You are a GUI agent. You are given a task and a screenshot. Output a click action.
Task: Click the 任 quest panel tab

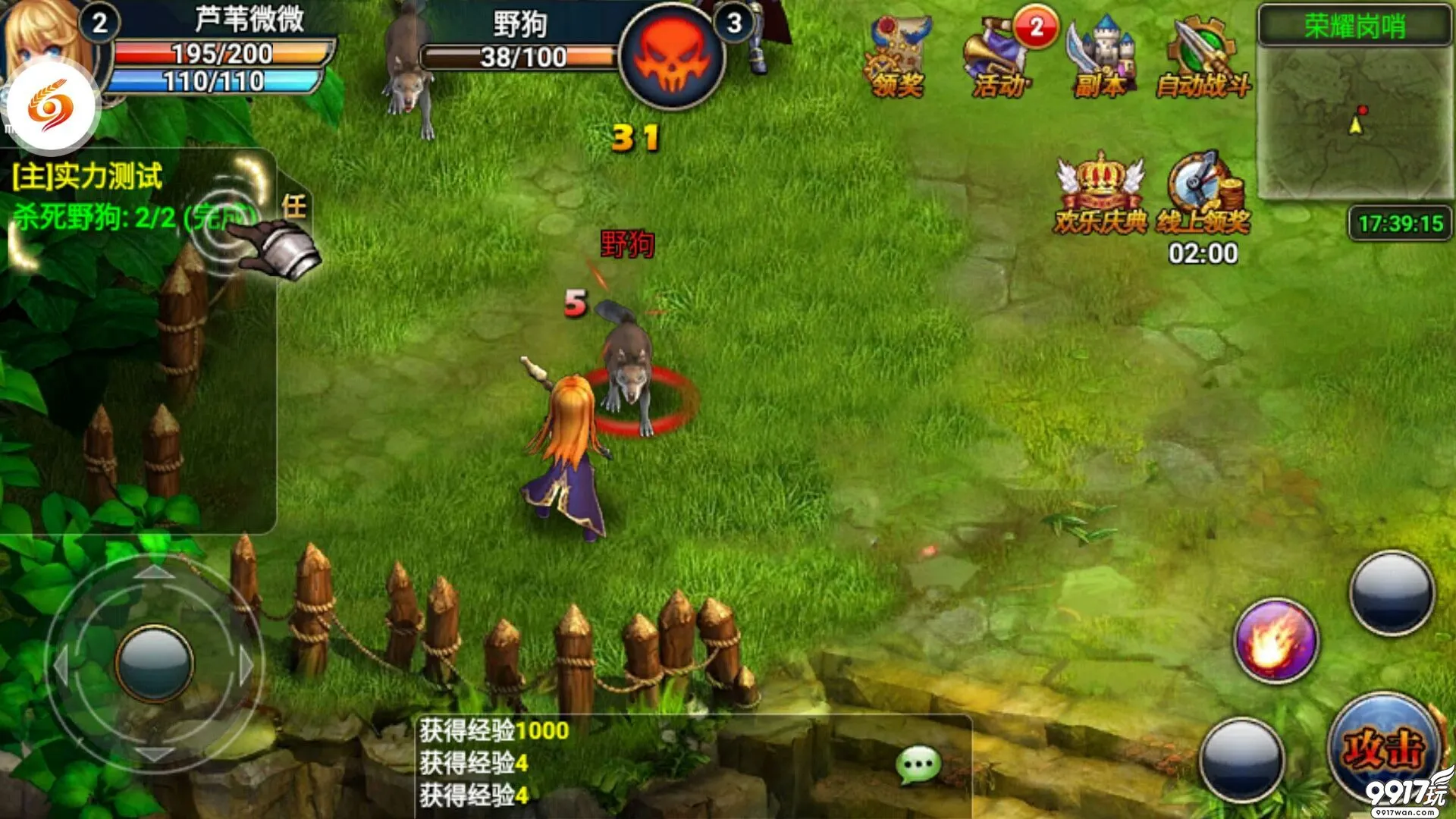(x=294, y=206)
